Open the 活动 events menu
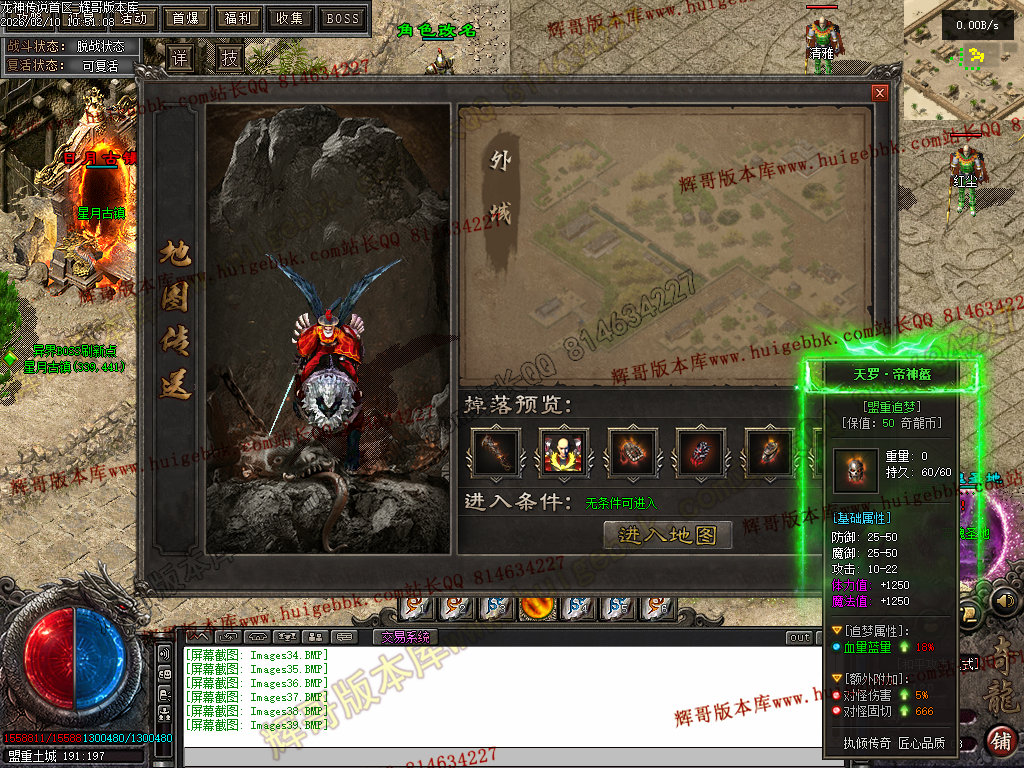This screenshot has width=1024, height=768. [x=134, y=18]
